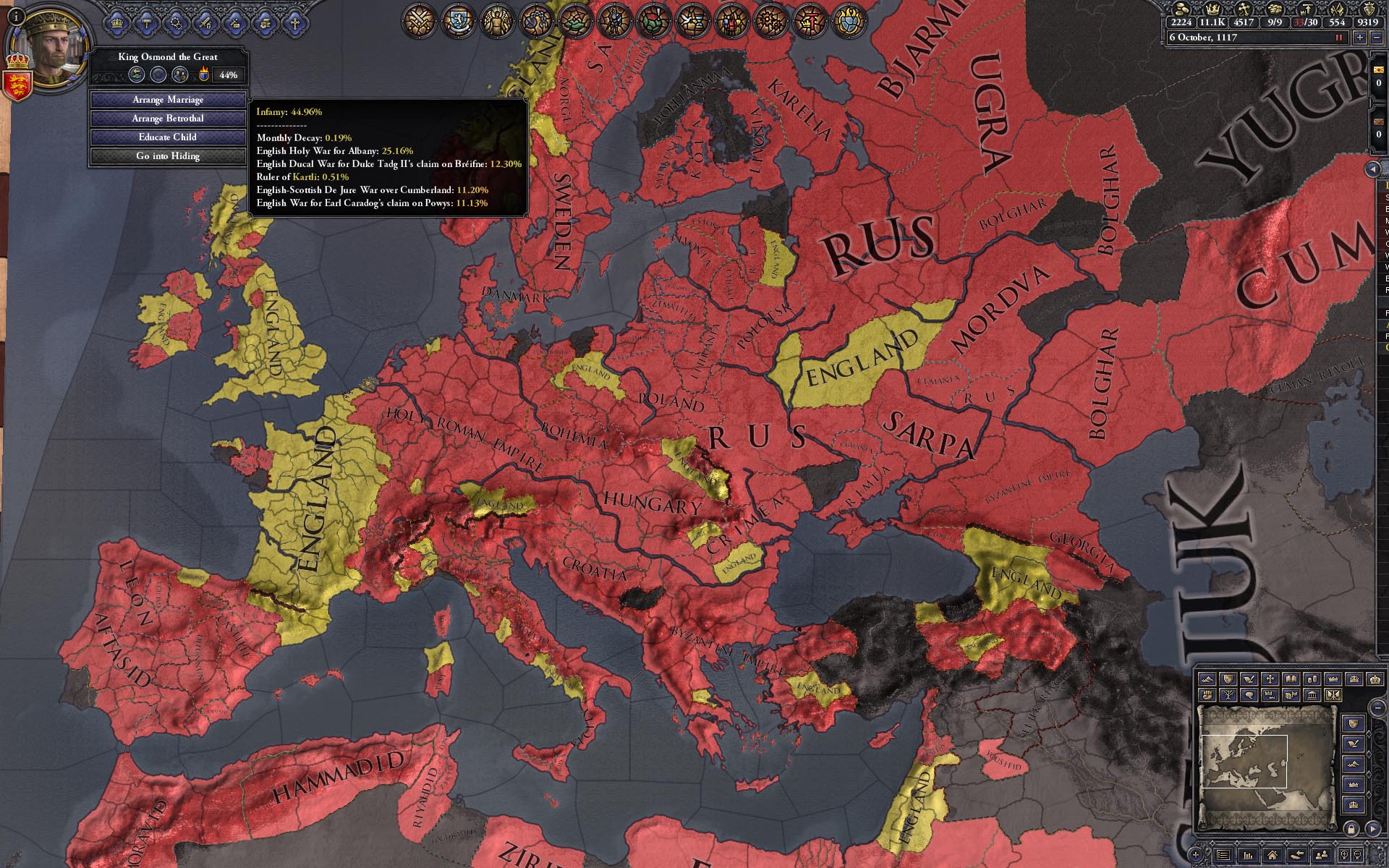The height and width of the screenshot is (868, 1389).
Task: Click the Educate Child button
Action: coord(168,137)
